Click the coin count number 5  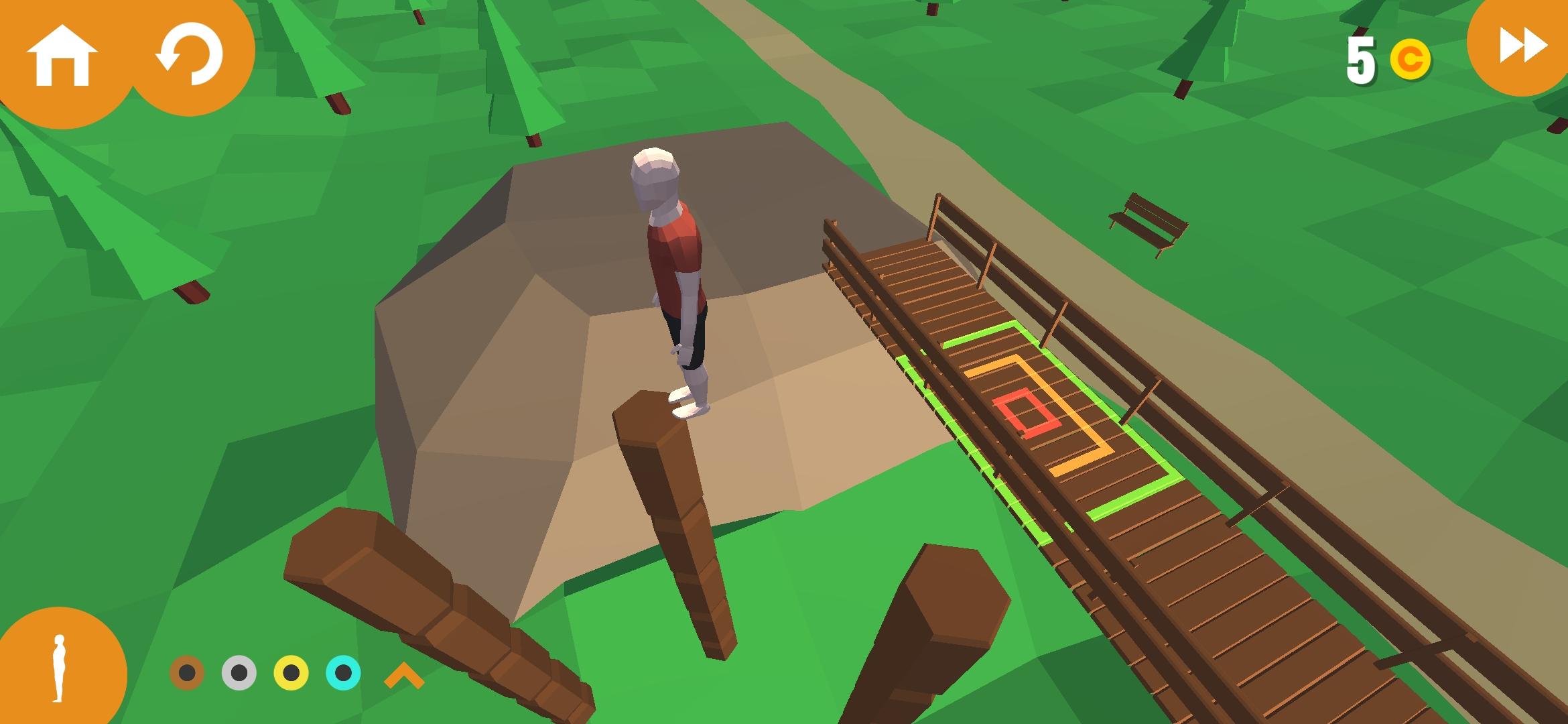click(x=1360, y=60)
